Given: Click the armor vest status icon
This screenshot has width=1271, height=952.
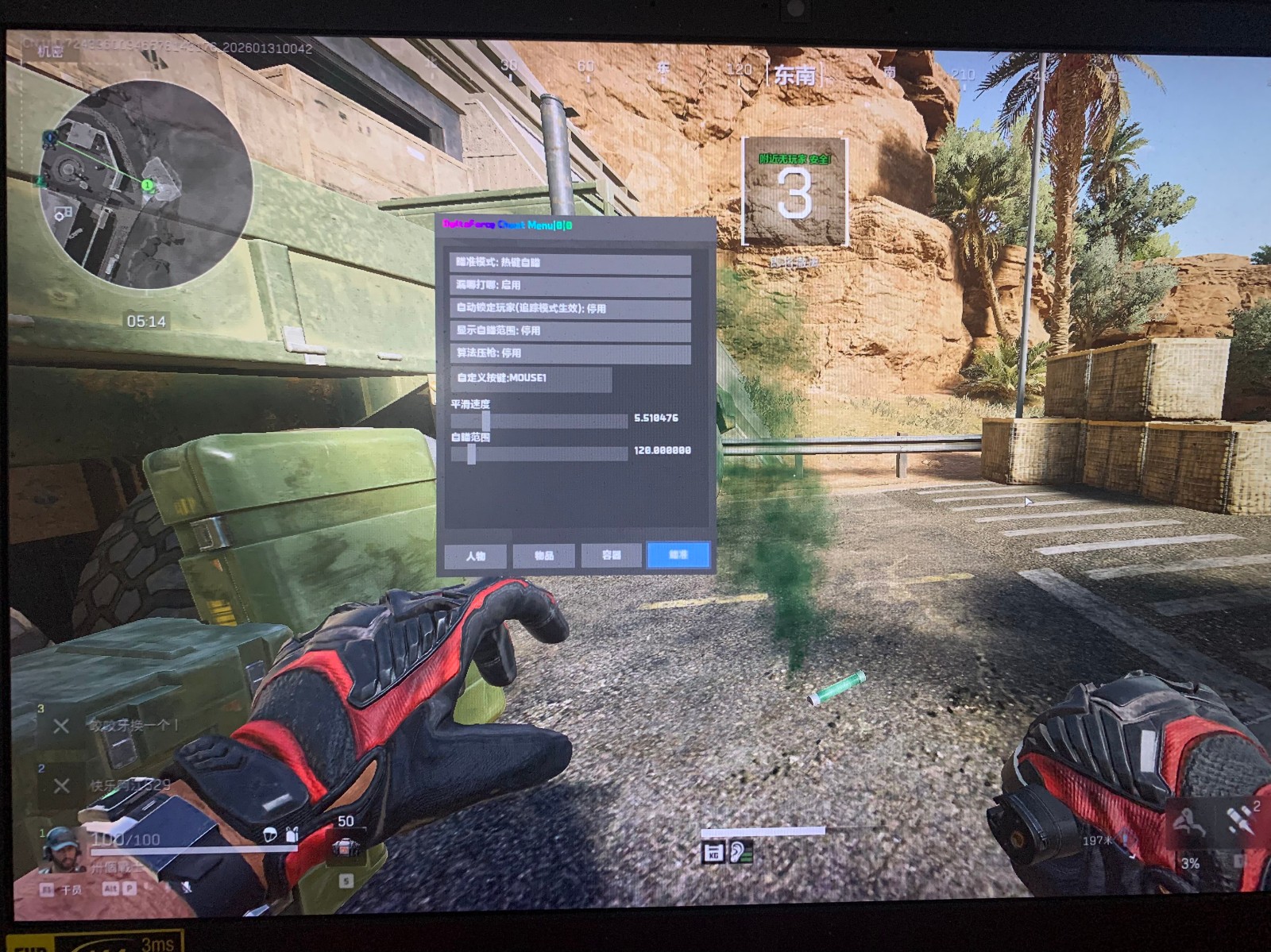Looking at the screenshot, I should pos(292,835).
